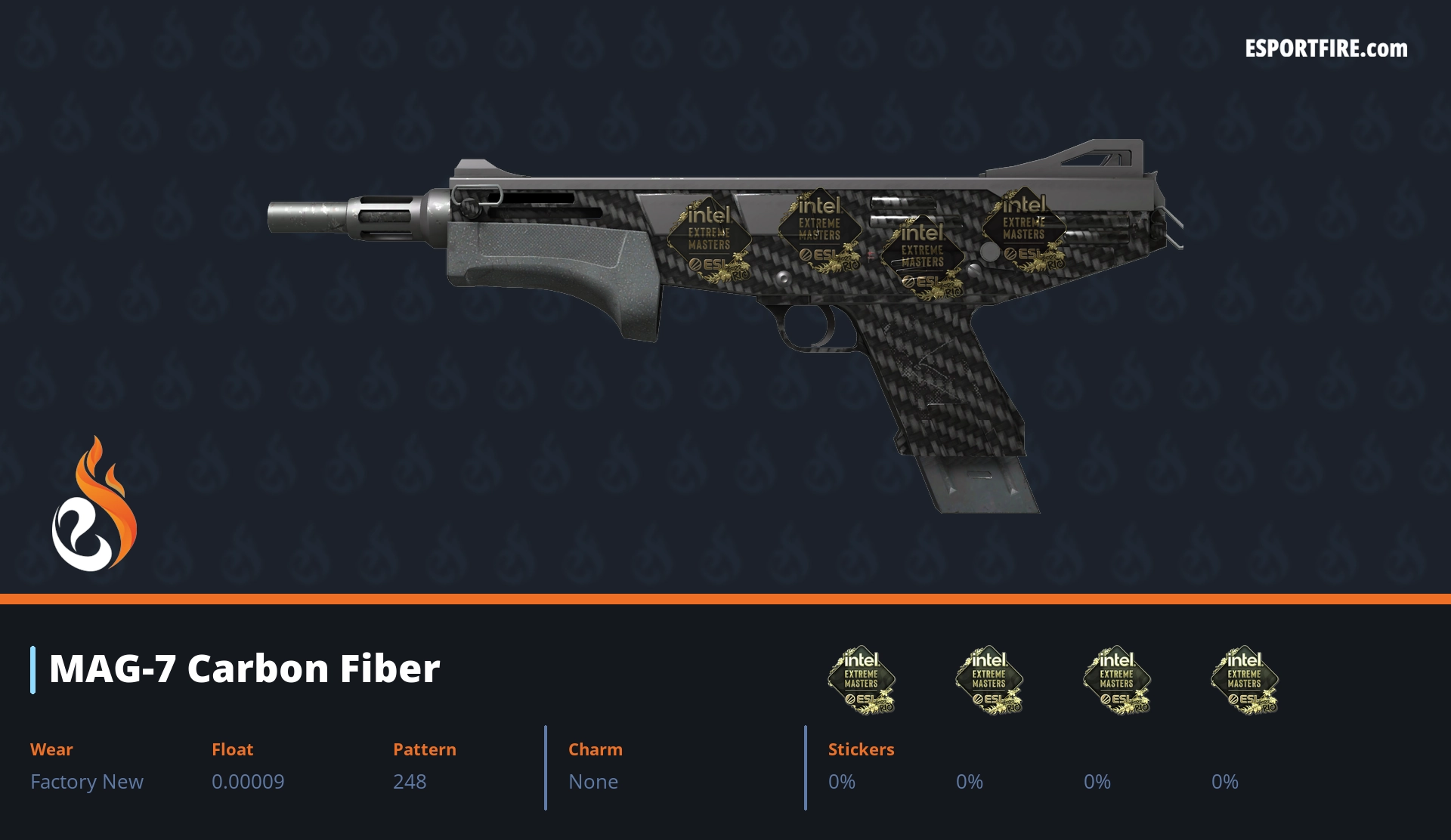Click the Esportfire flame logo
The height and width of the screenshot is (840, 1451).
click(x=94, y=505)
